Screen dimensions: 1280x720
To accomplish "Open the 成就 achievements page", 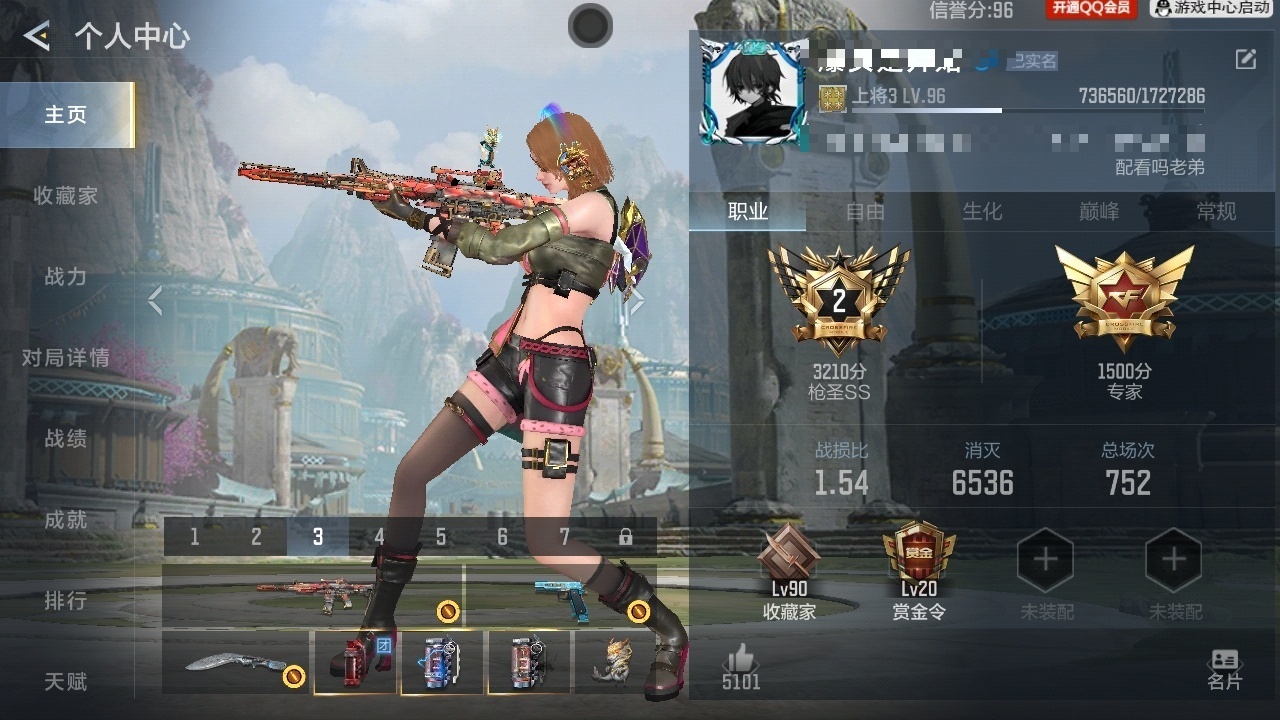I will (x=66, y=520).
